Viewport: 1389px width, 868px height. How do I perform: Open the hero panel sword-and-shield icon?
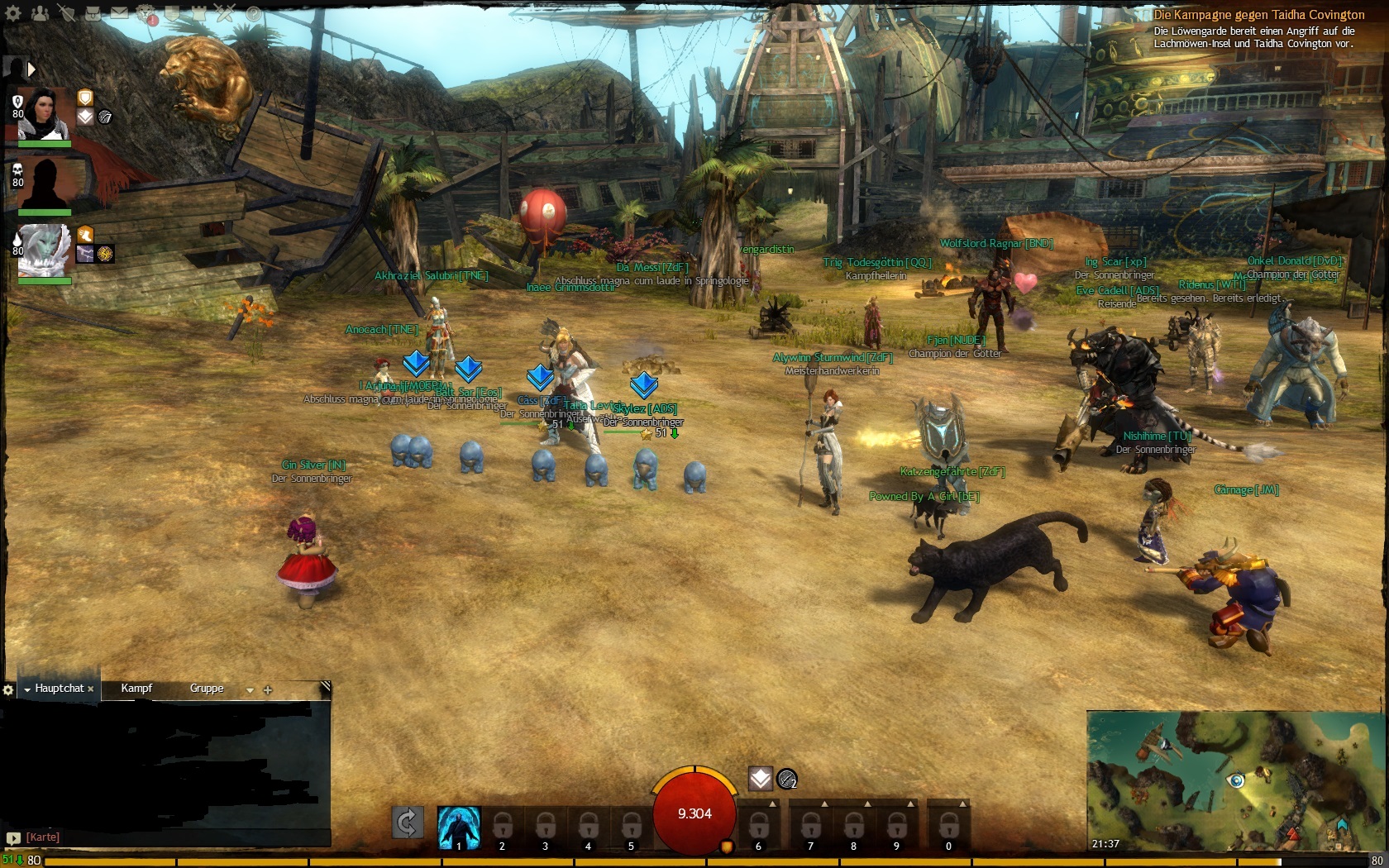point(67,13)
